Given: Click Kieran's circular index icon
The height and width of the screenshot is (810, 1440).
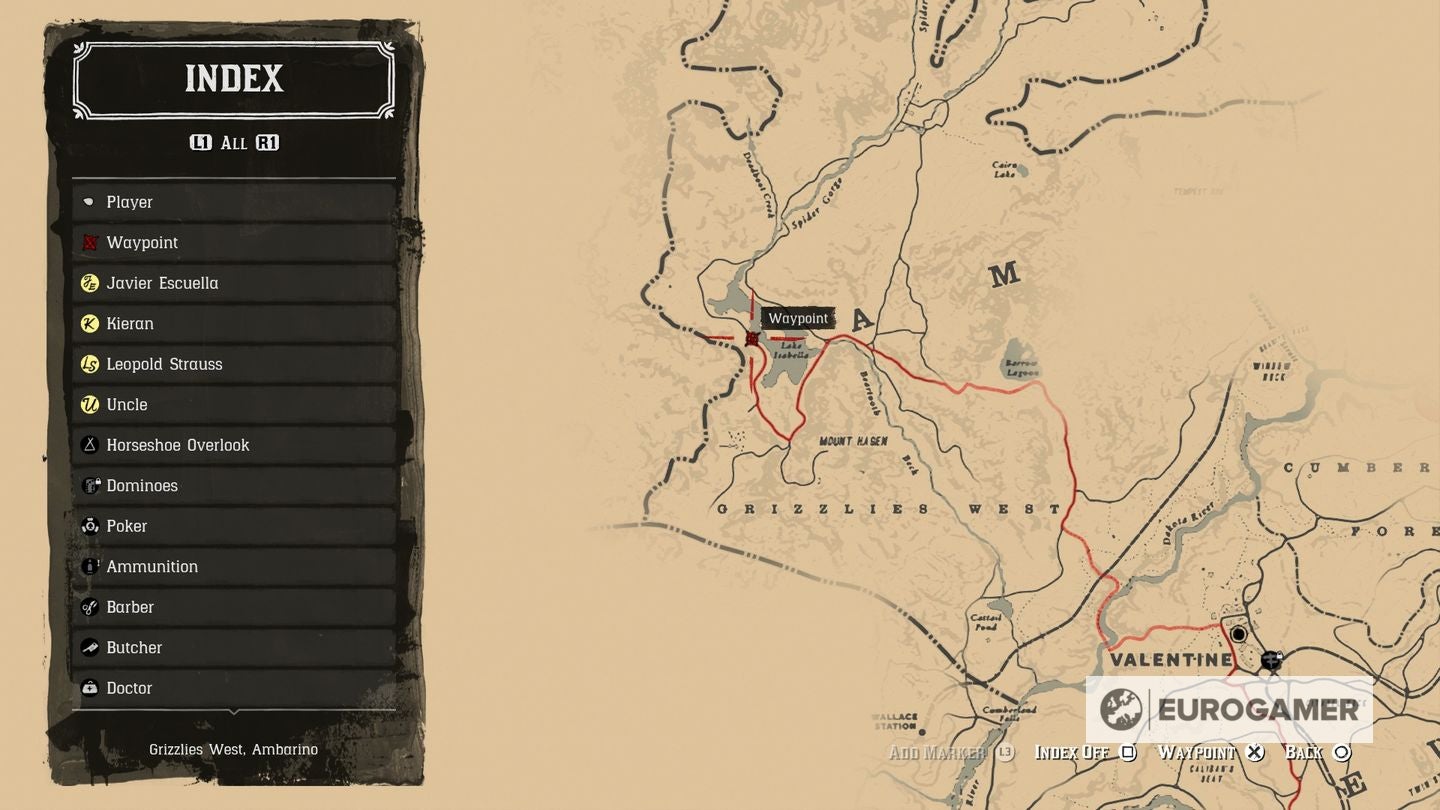Looking at the screenshot, I should pos(90,323).
